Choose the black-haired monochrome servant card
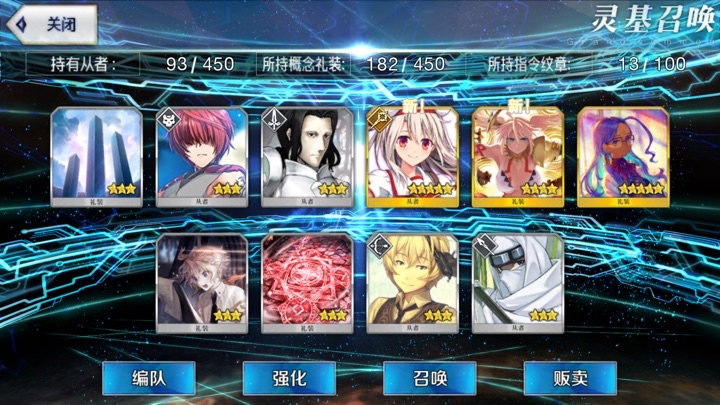 (x=306, y=155)
